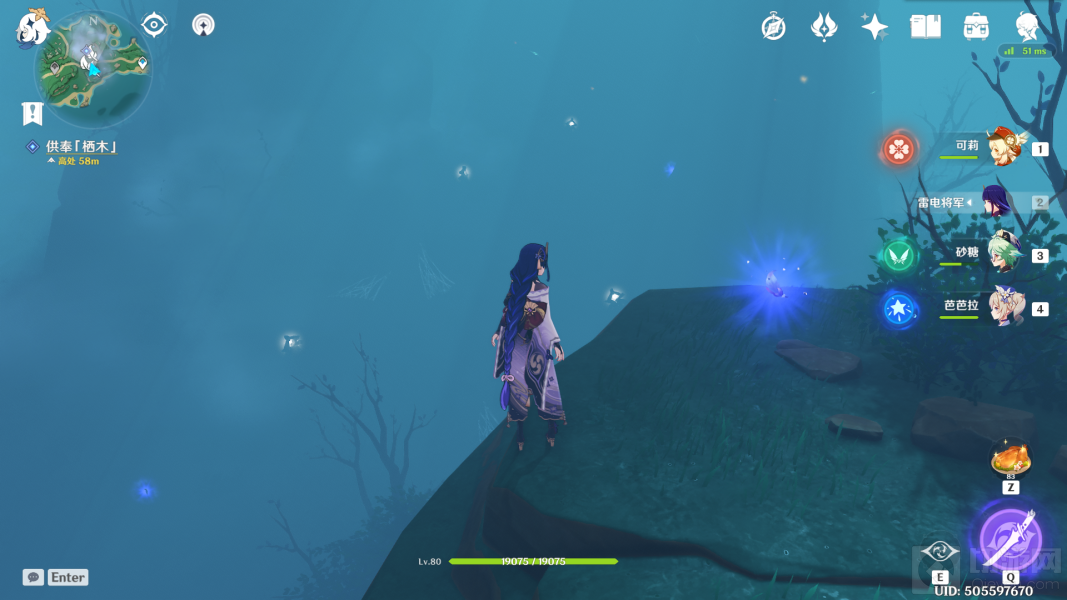Open the compass events icon
This screenshot has height=600, width=1067.
773,27
